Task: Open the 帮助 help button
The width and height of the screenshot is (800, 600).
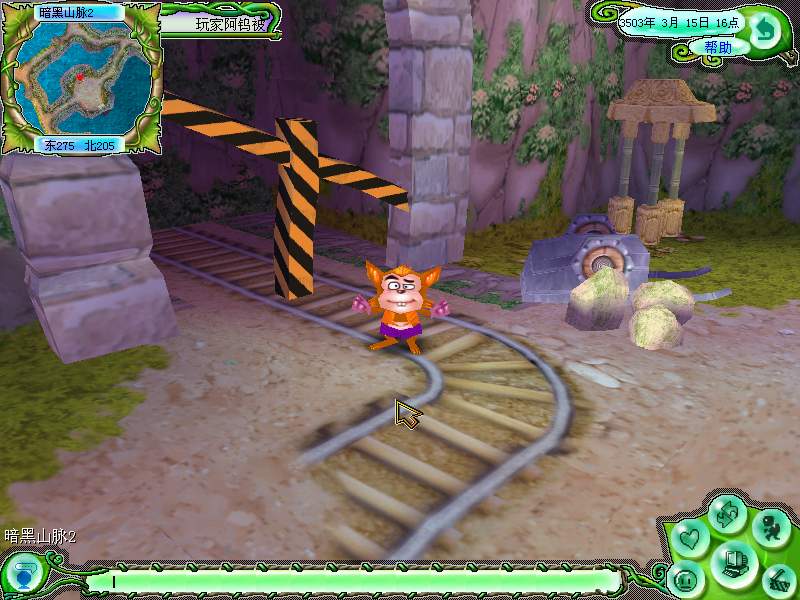Action: click(x=718, y=47)
